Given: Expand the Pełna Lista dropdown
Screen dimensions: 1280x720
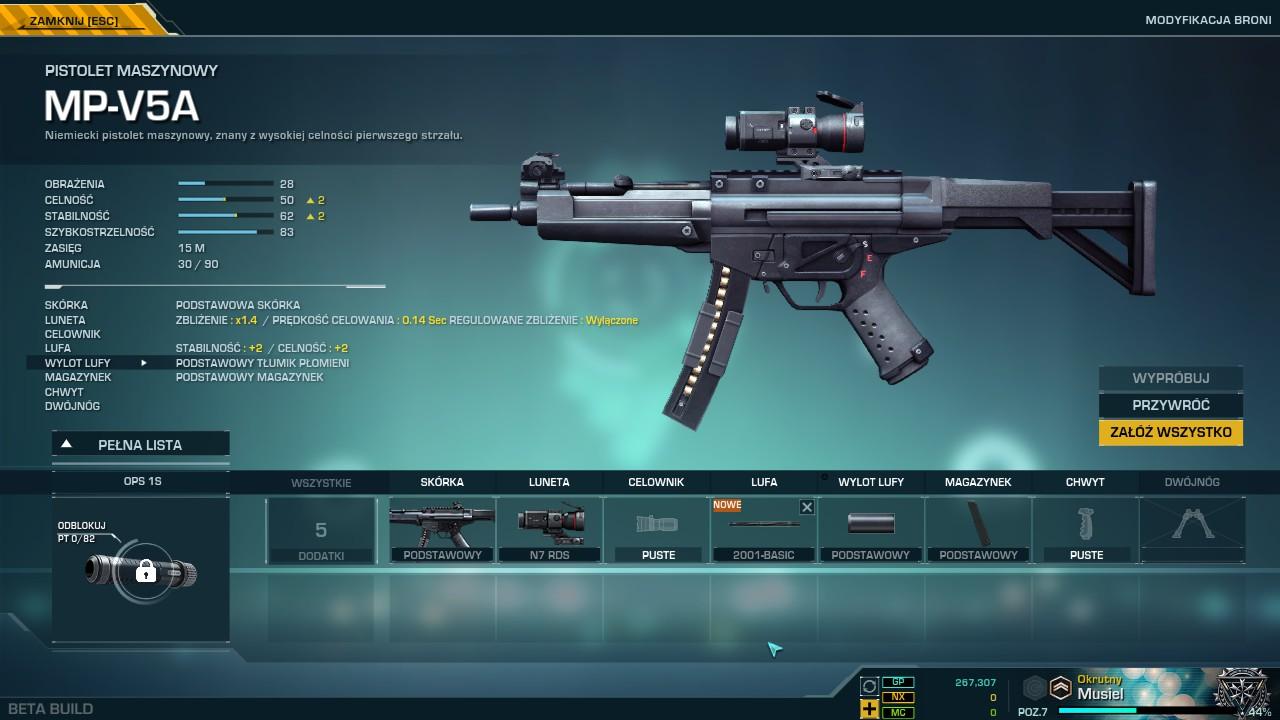Looking at the screenshot, I should pos(140,445).
